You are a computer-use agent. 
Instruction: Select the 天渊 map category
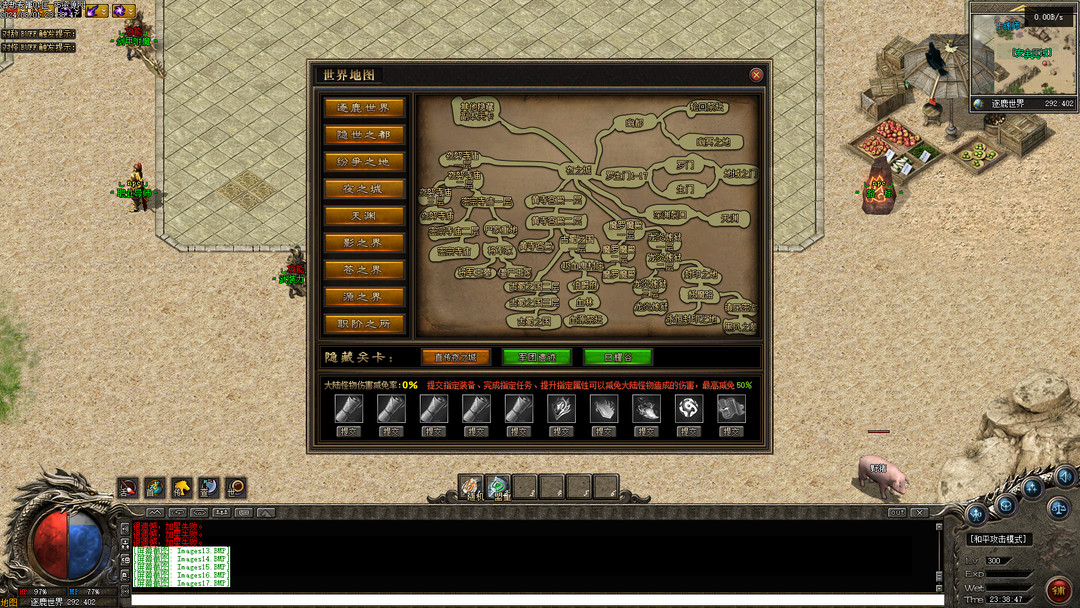click(364, 216)
